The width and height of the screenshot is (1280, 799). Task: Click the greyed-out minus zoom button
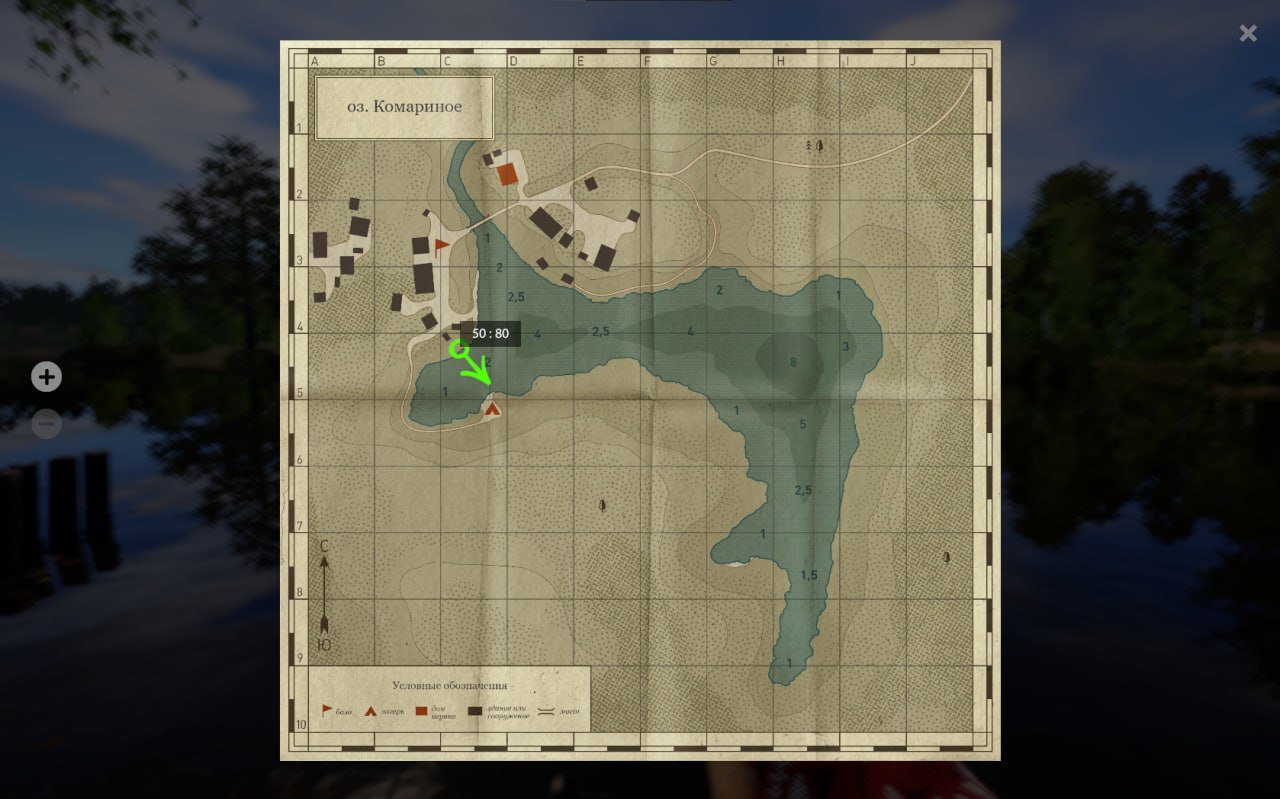[46, 424]
